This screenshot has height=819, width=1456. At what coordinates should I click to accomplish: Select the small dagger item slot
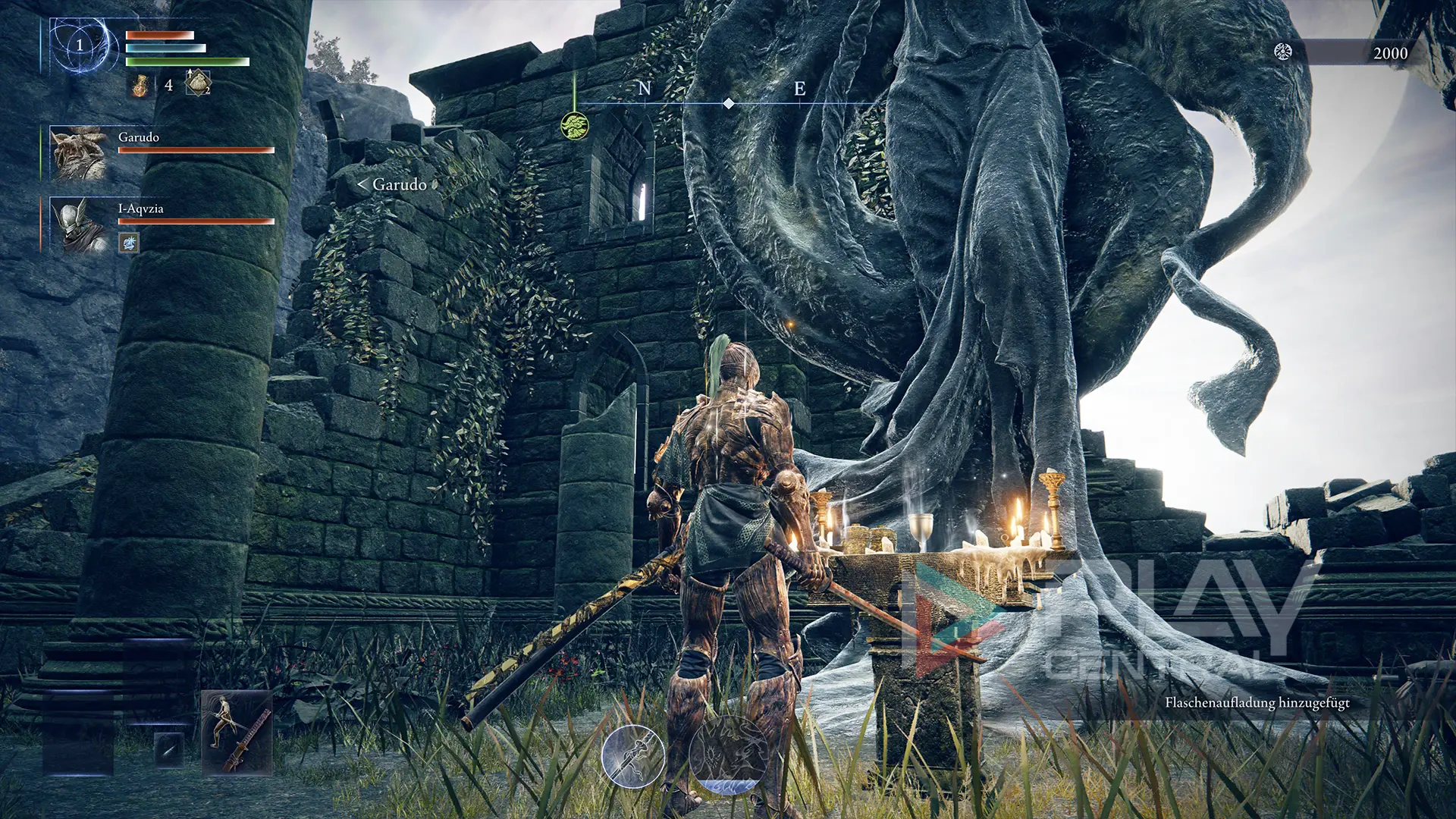click(168, 748)
